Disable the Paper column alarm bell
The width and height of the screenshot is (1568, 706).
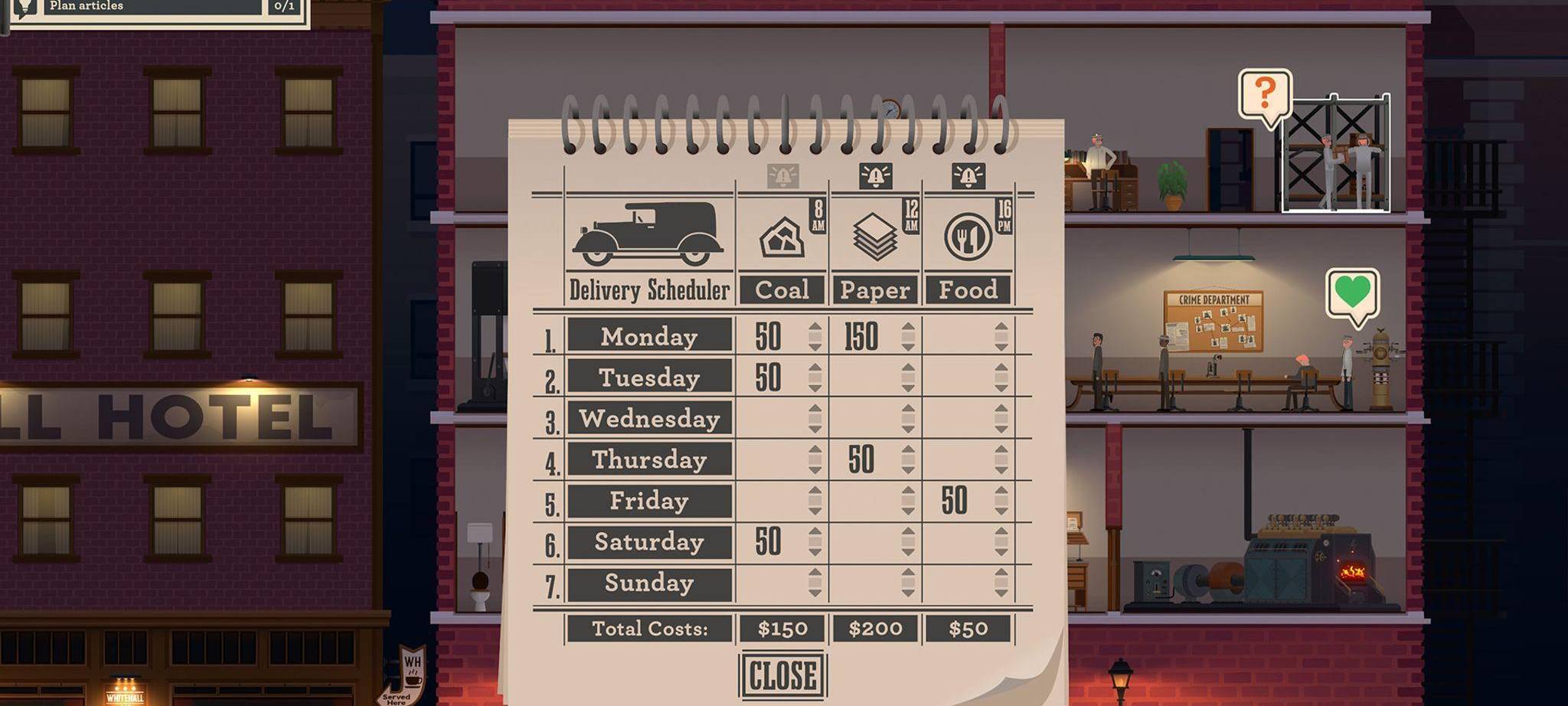876,176
